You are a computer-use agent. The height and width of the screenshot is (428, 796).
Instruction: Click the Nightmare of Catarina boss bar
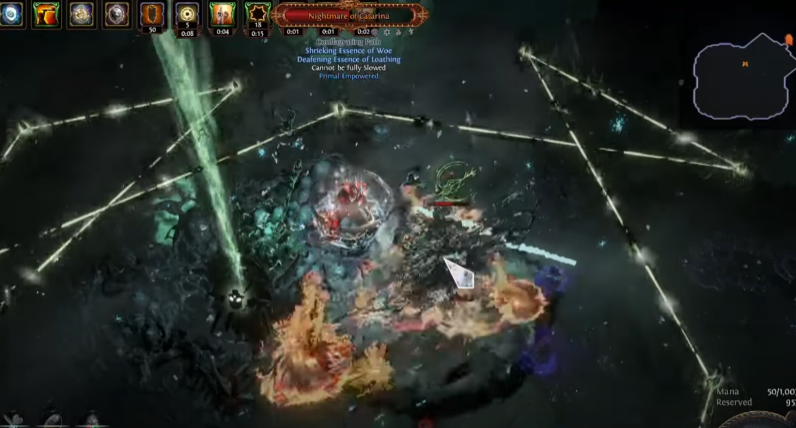click(350, 15)
